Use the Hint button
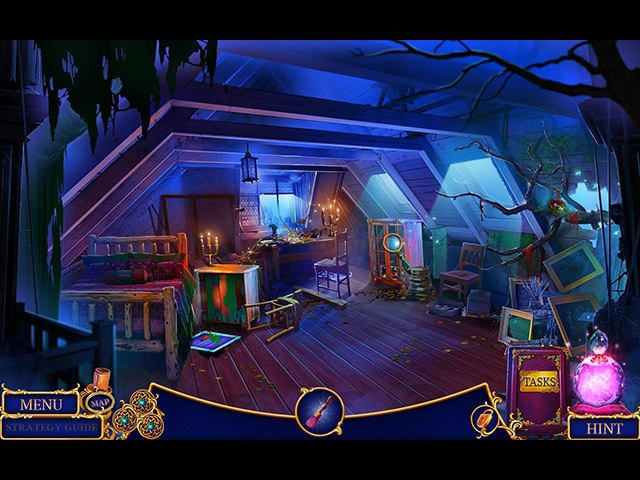The width and height of the screenshot is (640, 480). tap(603, 427)
